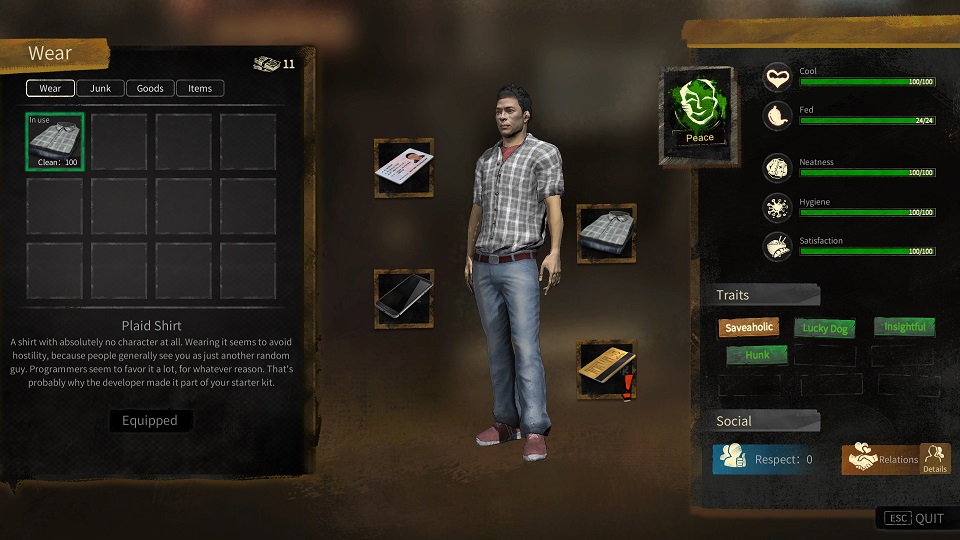Select the Plaid Shirt inventory slot
The image size is (960, 540).
click(x=55, y=141)
